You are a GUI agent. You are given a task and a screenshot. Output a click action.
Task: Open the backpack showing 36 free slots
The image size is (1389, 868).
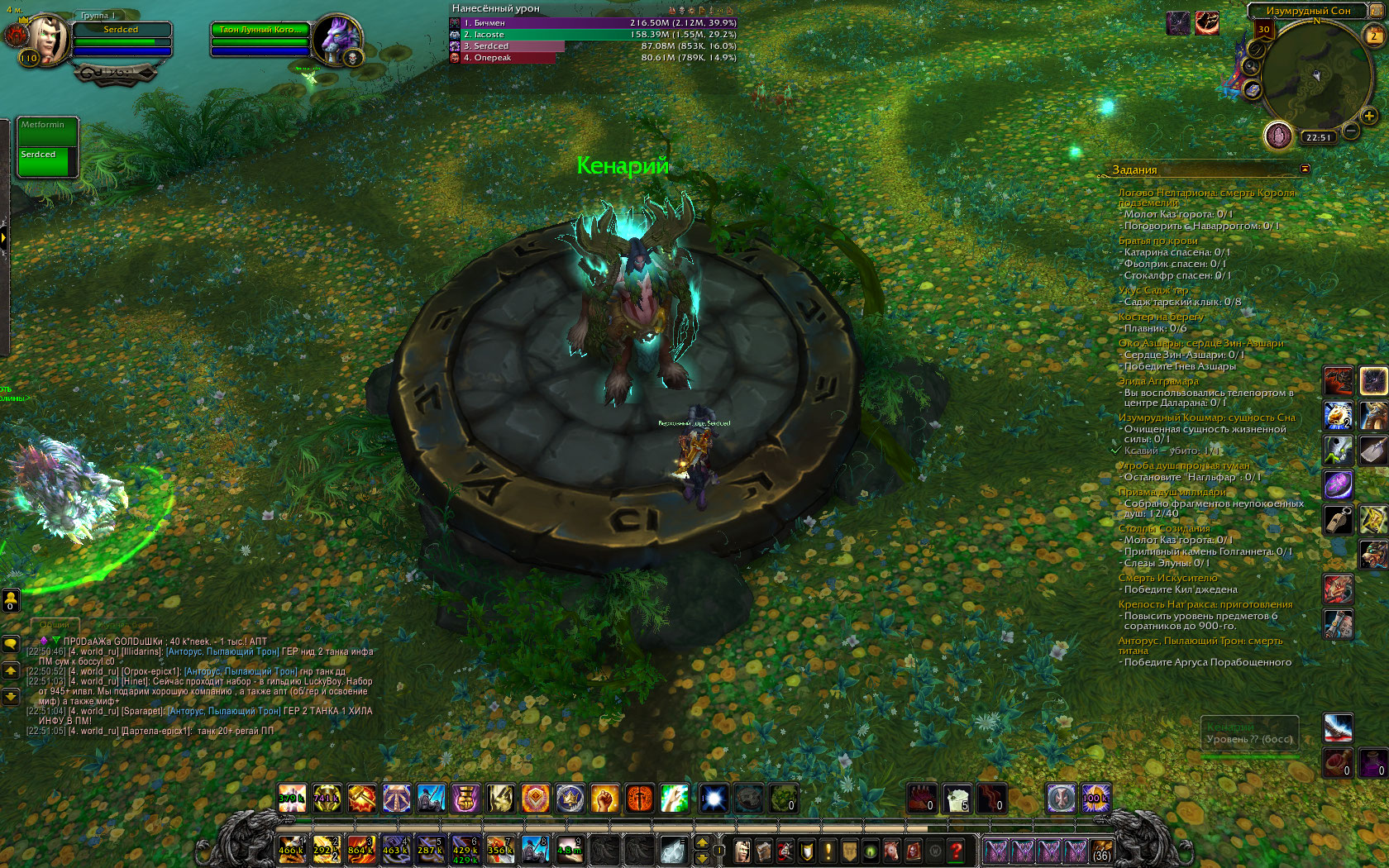(1101, 850)
